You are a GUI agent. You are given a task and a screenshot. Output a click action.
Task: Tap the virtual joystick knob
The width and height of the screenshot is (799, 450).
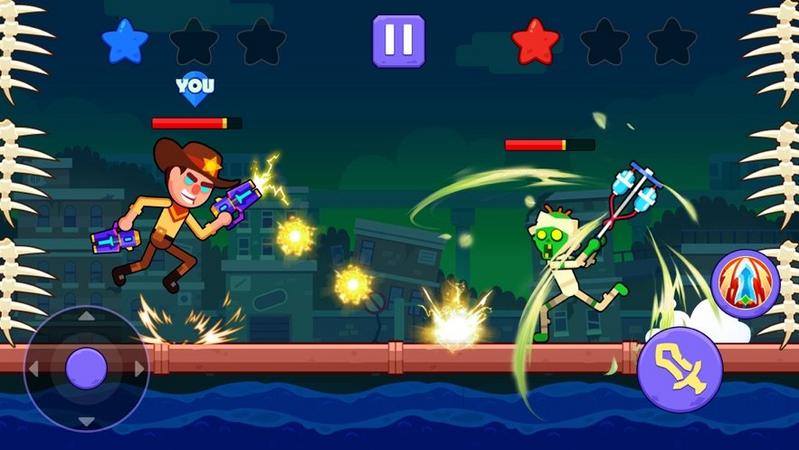[x=86, y=369]
